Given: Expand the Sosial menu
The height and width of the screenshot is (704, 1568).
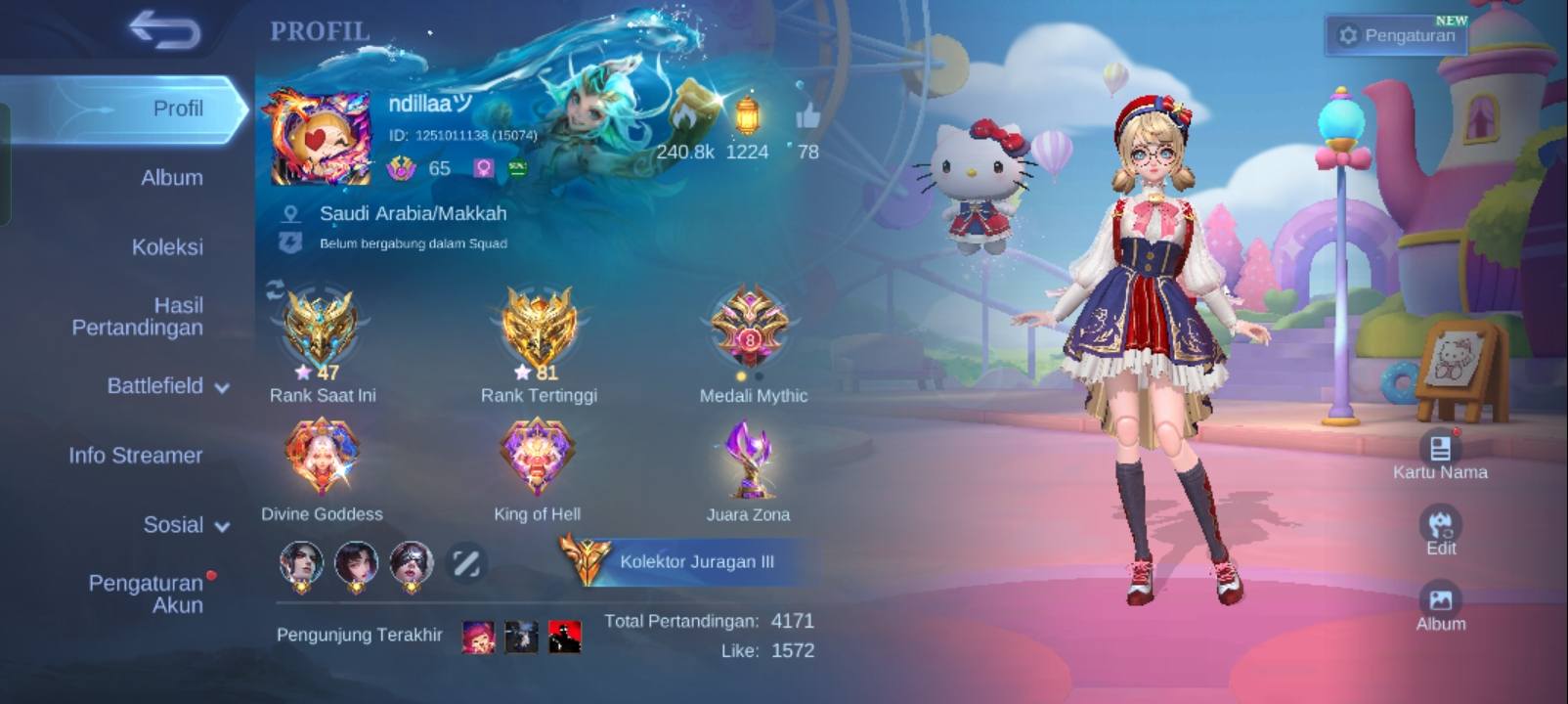Looking at the screenshot, I should coord(186,525).
